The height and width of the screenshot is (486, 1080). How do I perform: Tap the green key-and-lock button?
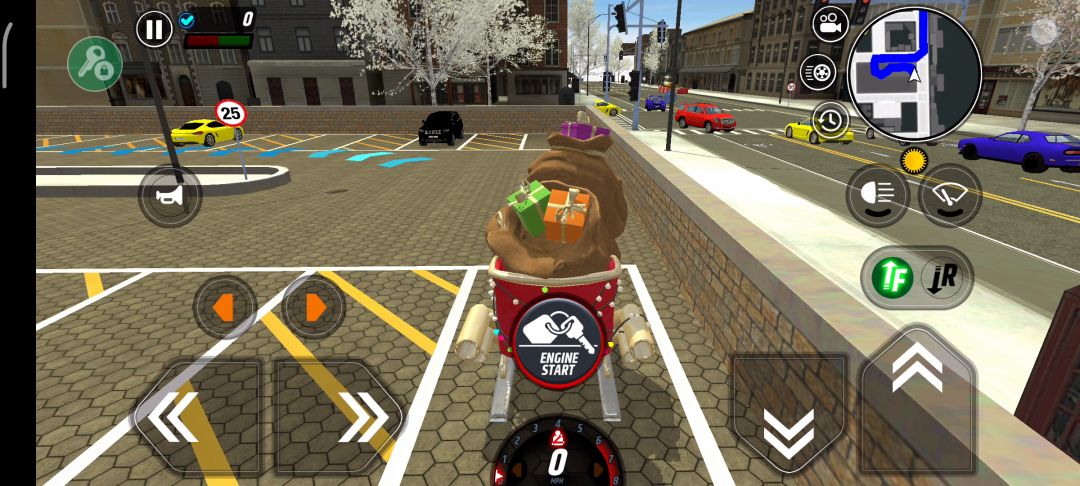95,65
